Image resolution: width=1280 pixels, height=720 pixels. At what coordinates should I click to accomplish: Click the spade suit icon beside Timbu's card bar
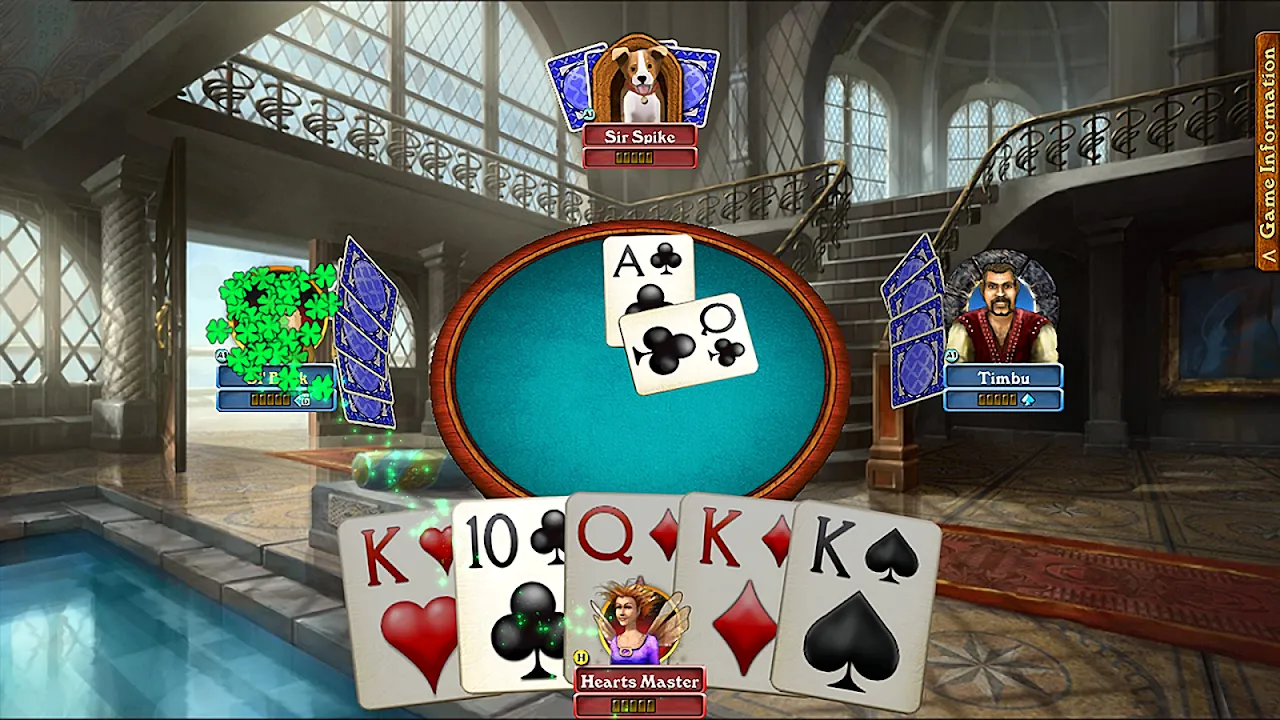click(1028, 398)
